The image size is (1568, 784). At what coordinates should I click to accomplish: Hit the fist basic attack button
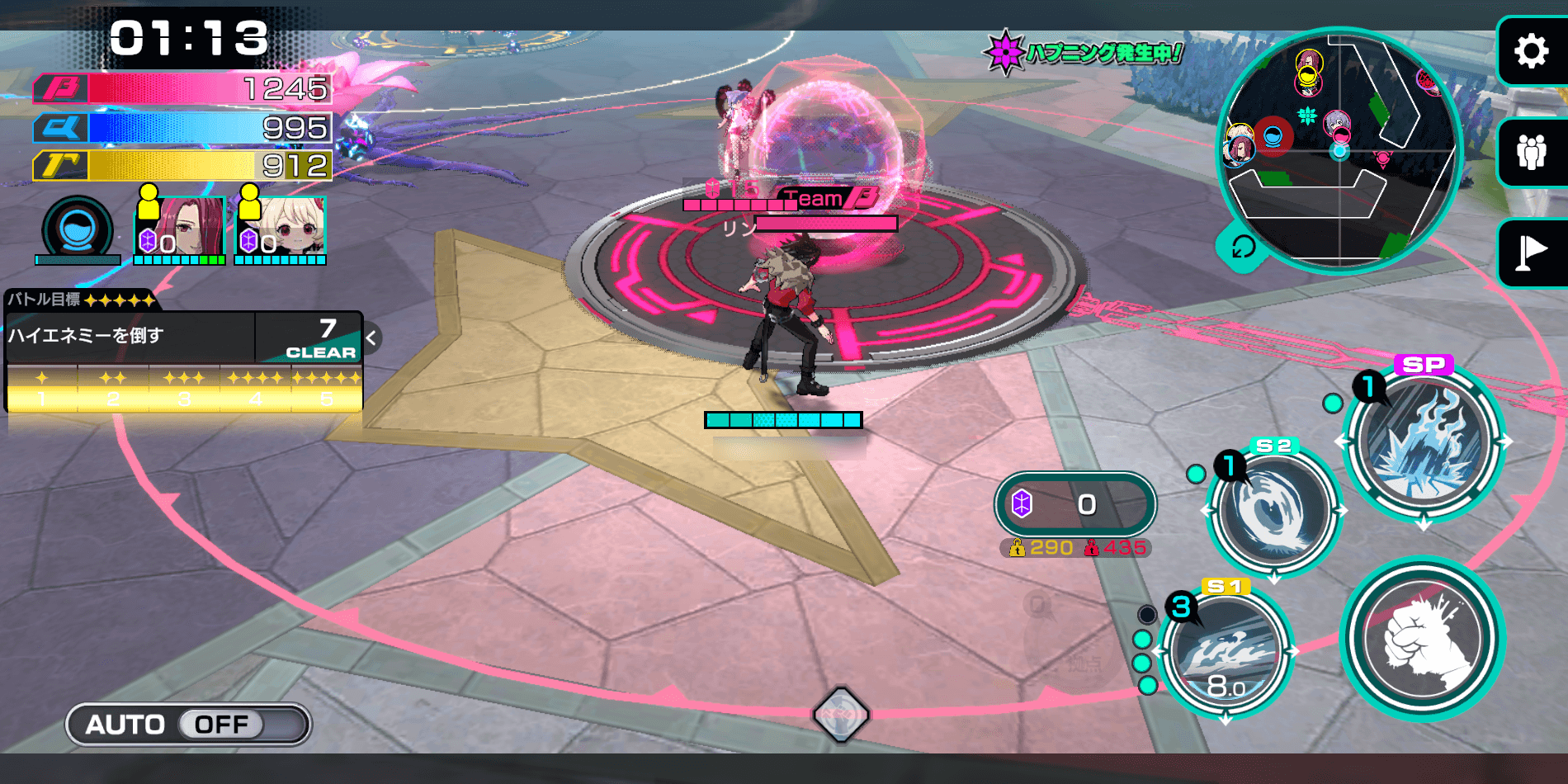click(1423, 638)
